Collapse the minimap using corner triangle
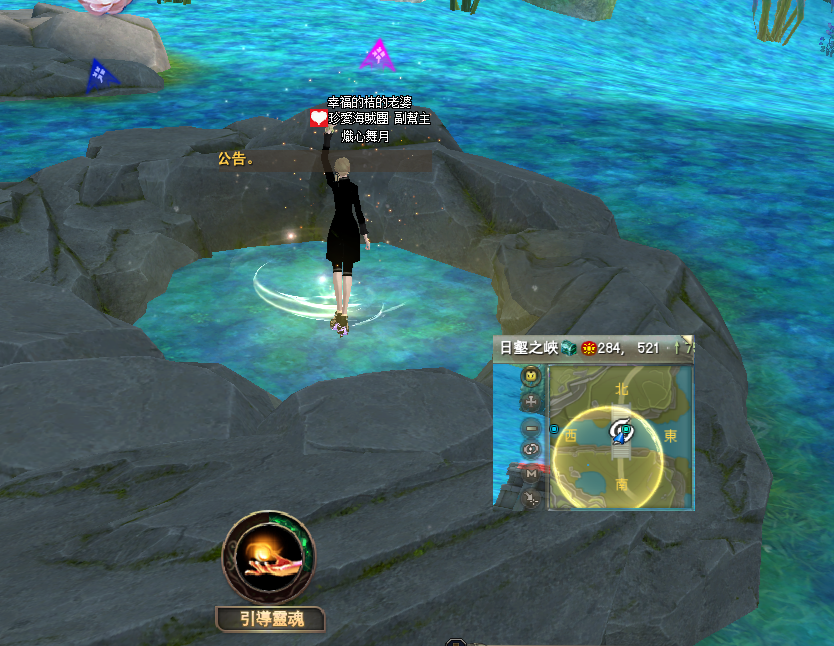The height and width of the screenshot is (646, 834). 687,341
